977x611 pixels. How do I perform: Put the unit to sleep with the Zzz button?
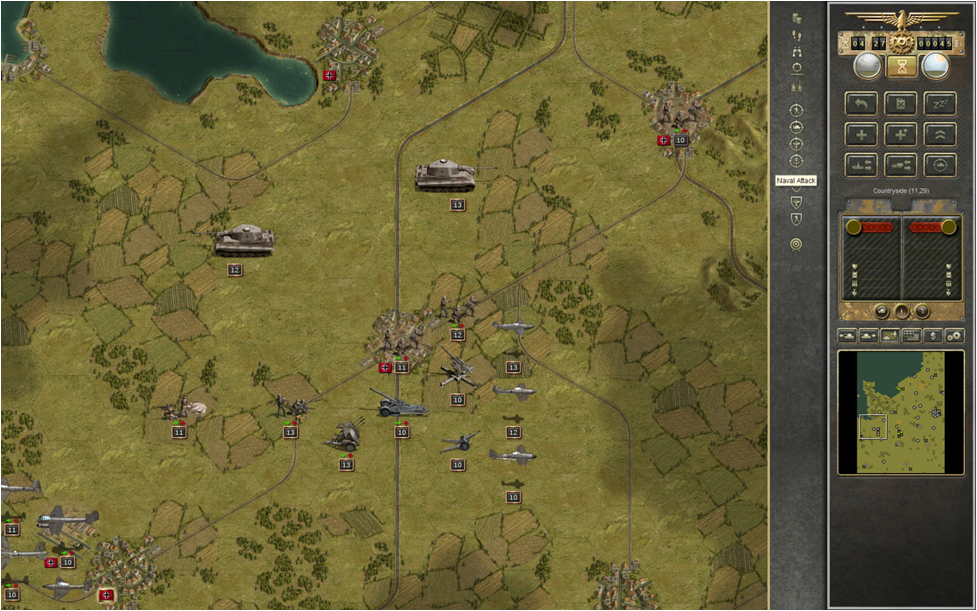point(940,103)
